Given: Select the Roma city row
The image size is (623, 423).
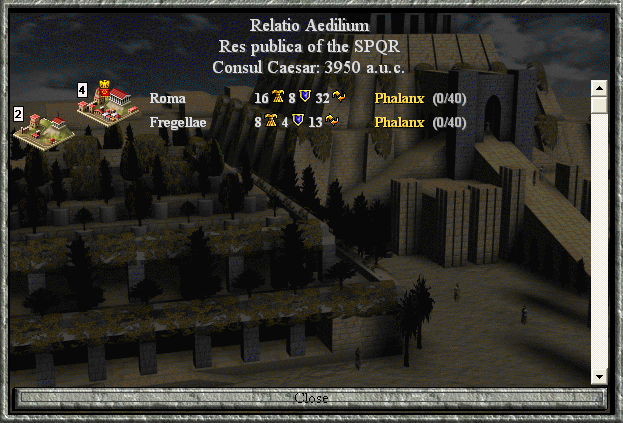Looking at the screenshot, I should click(167, 98).
